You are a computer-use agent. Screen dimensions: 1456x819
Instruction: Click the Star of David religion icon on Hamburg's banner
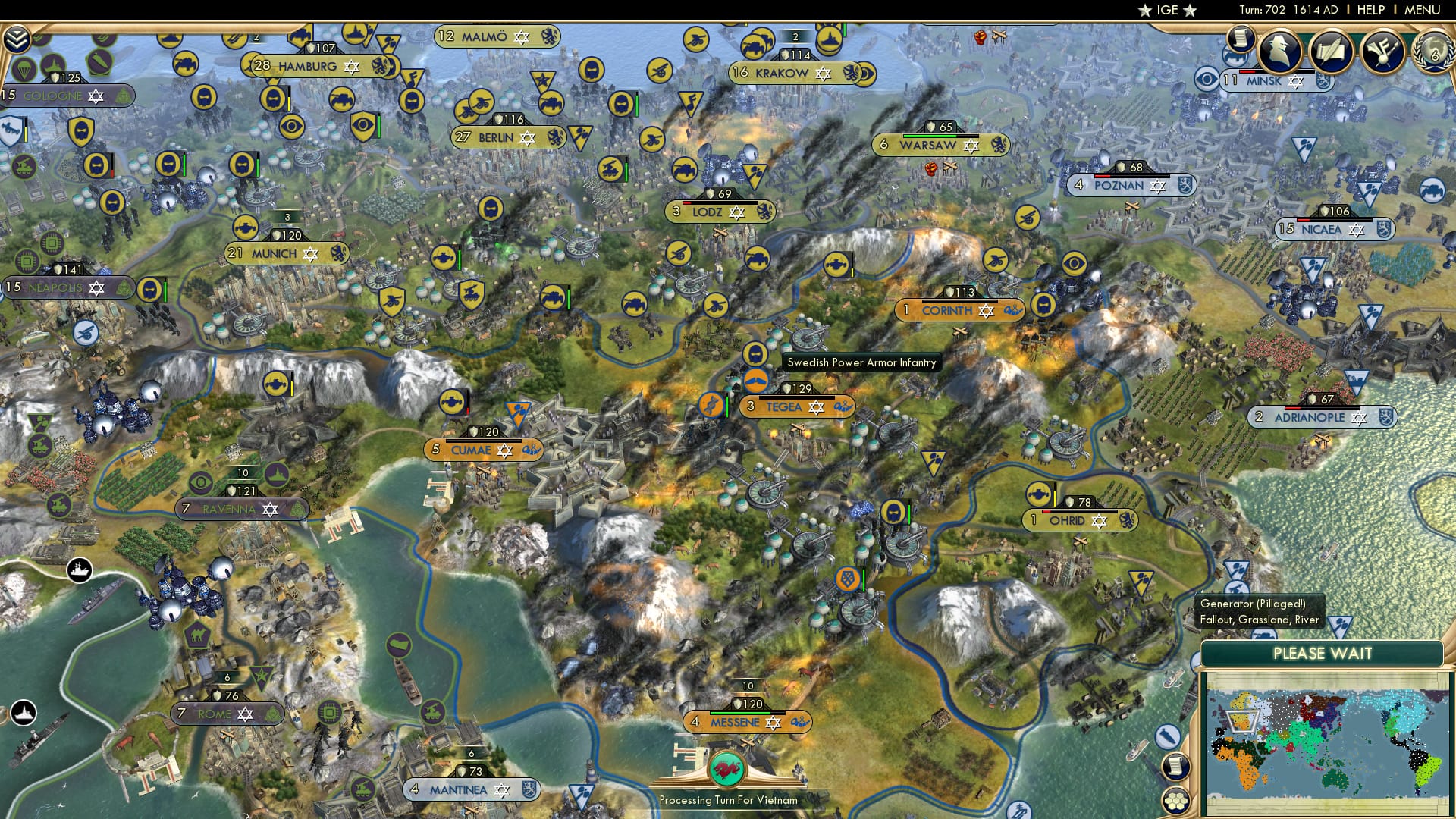click(x=351, y=67)
